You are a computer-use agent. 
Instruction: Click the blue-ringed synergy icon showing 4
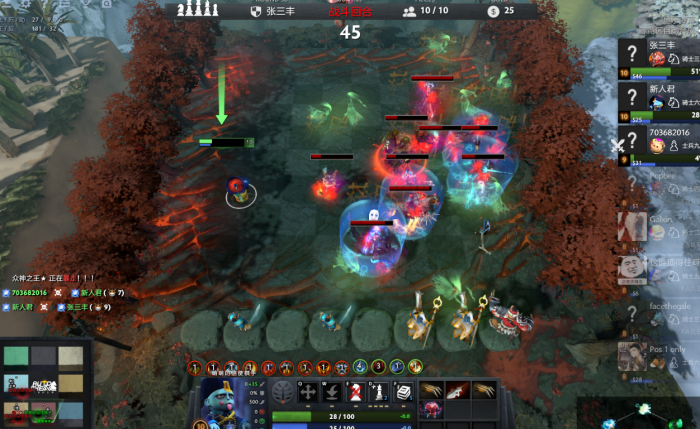[x=360, y=367]
